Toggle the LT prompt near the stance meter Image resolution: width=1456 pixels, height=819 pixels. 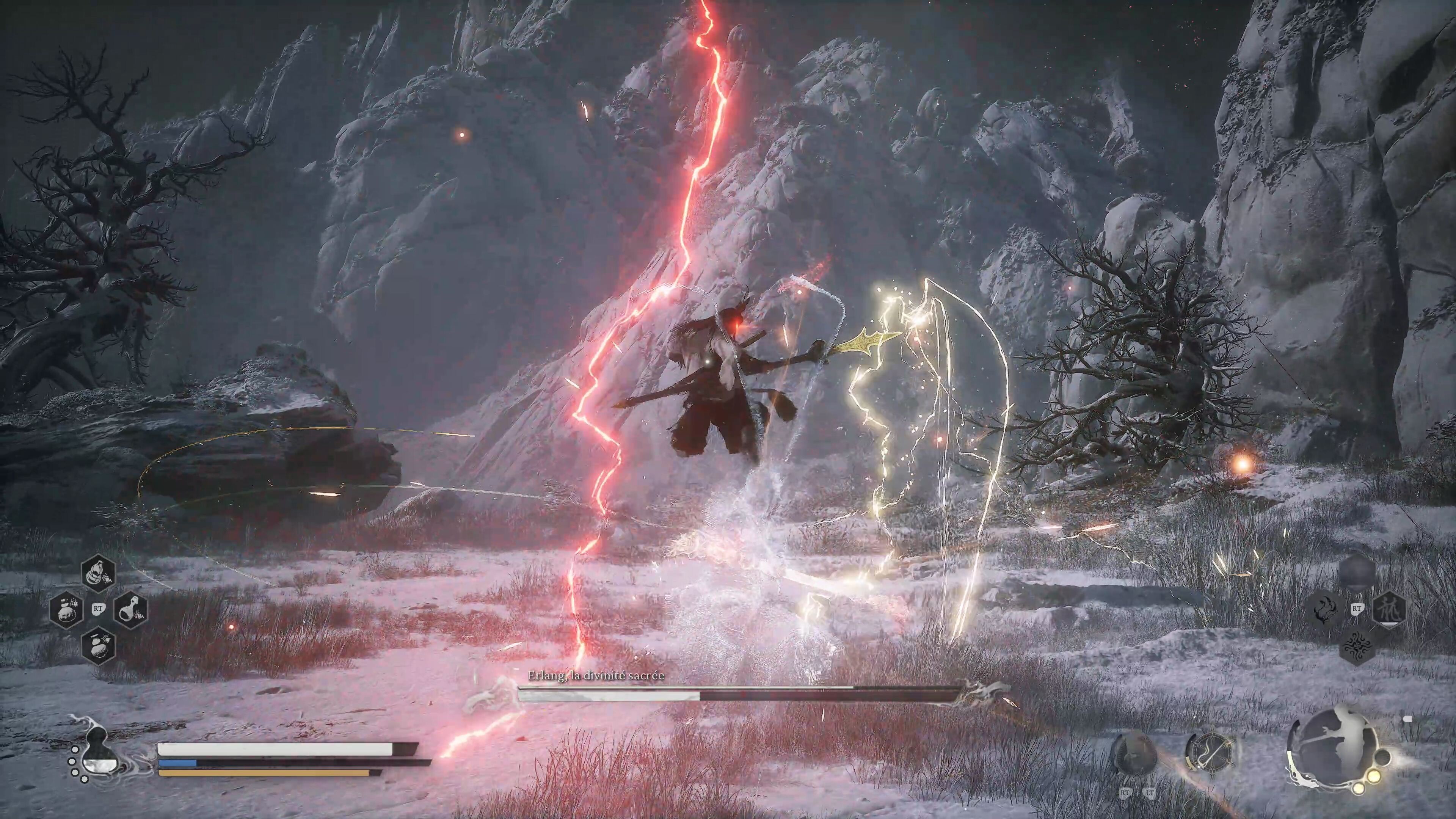tap(1150, 793)
